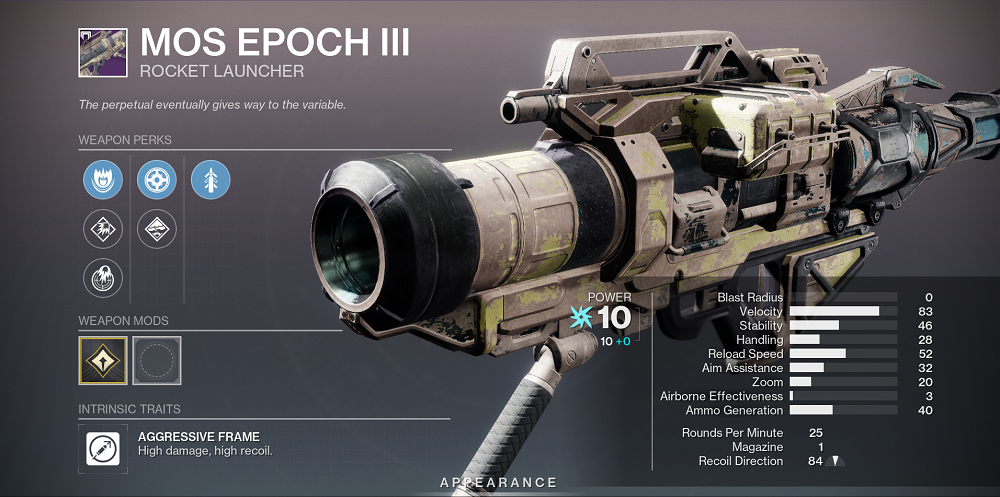This screenshot has width=1000, height=497.
Task: Choose the diamond landscape perk icon
Action: (x=157, y=229)
